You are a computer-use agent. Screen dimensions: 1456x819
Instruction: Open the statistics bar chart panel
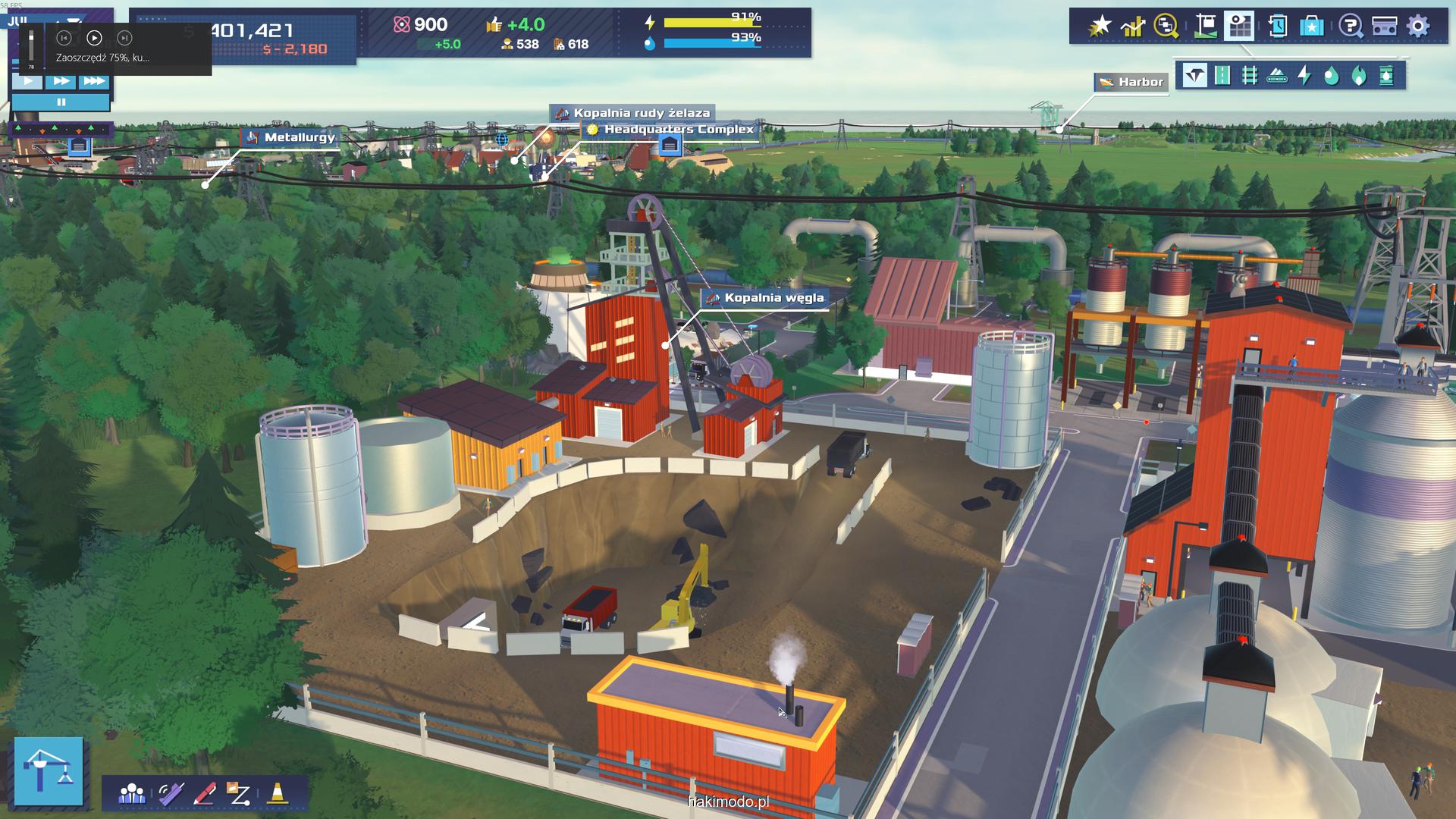pyautogui.click(x=1133, y=27)
